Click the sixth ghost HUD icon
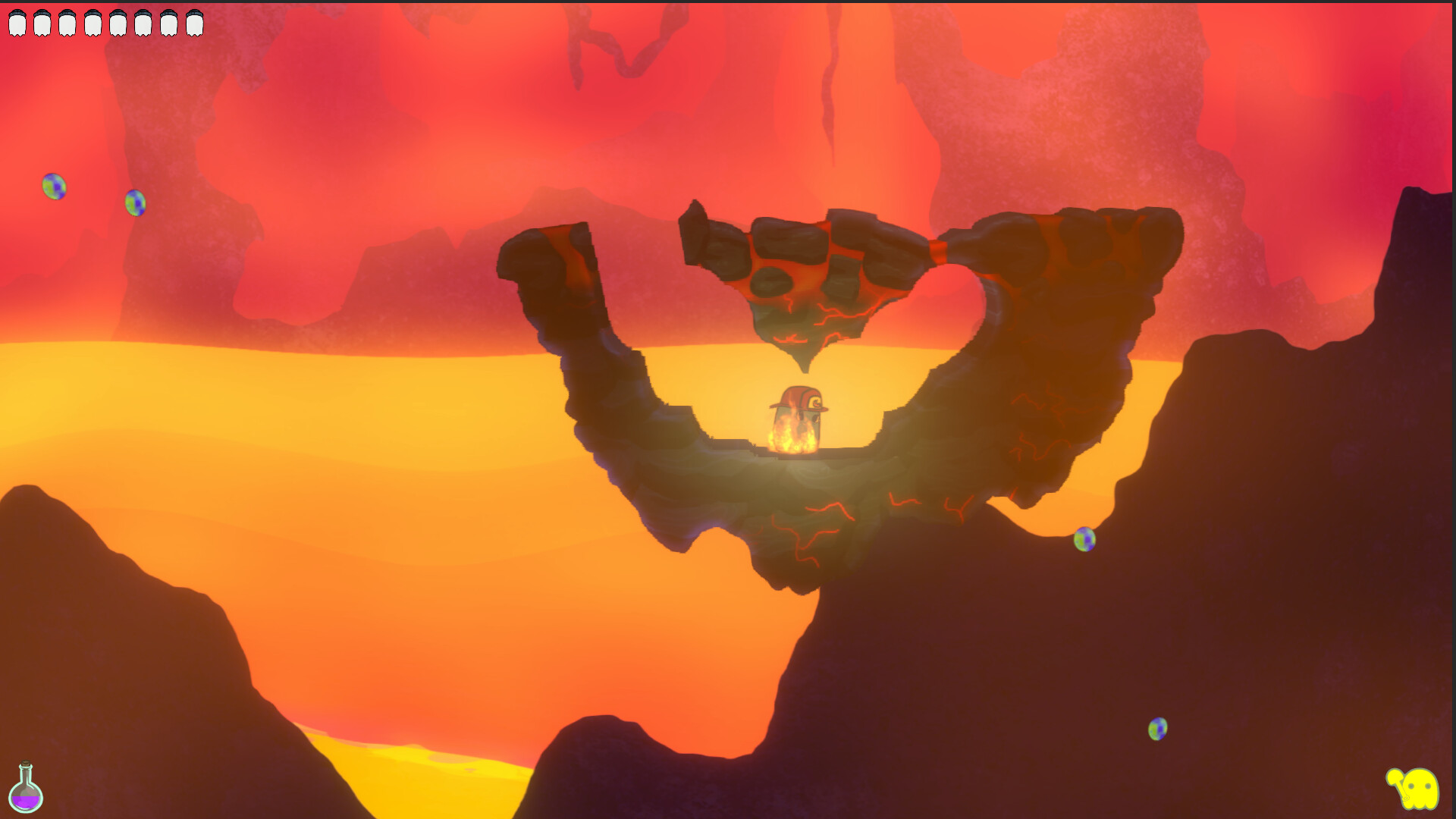Screen dimensions: 1456x819 pyautogui.click(x=143, y=21)
